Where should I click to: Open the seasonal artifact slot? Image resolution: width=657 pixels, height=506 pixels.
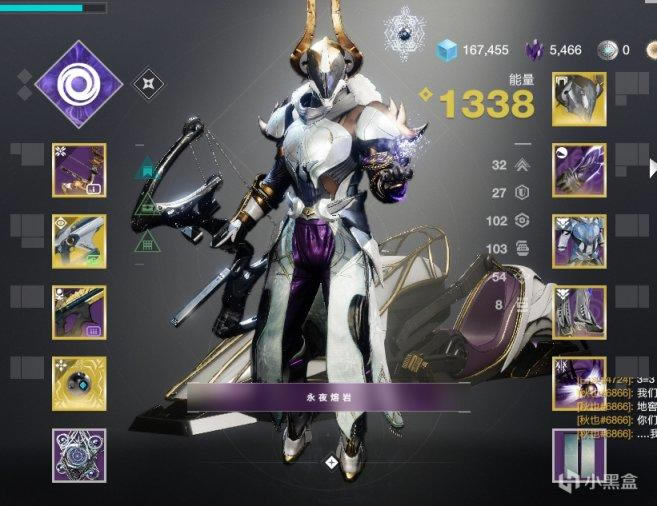click(79, 455)
